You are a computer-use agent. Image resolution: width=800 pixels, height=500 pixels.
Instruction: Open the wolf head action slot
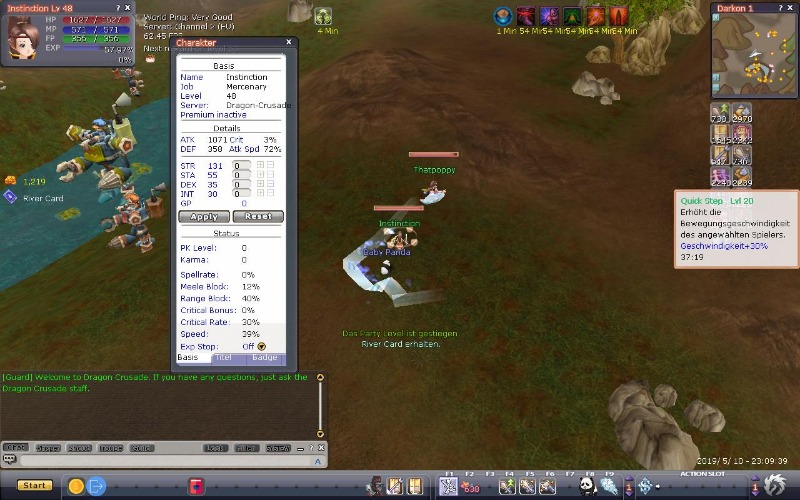(775, 486)
